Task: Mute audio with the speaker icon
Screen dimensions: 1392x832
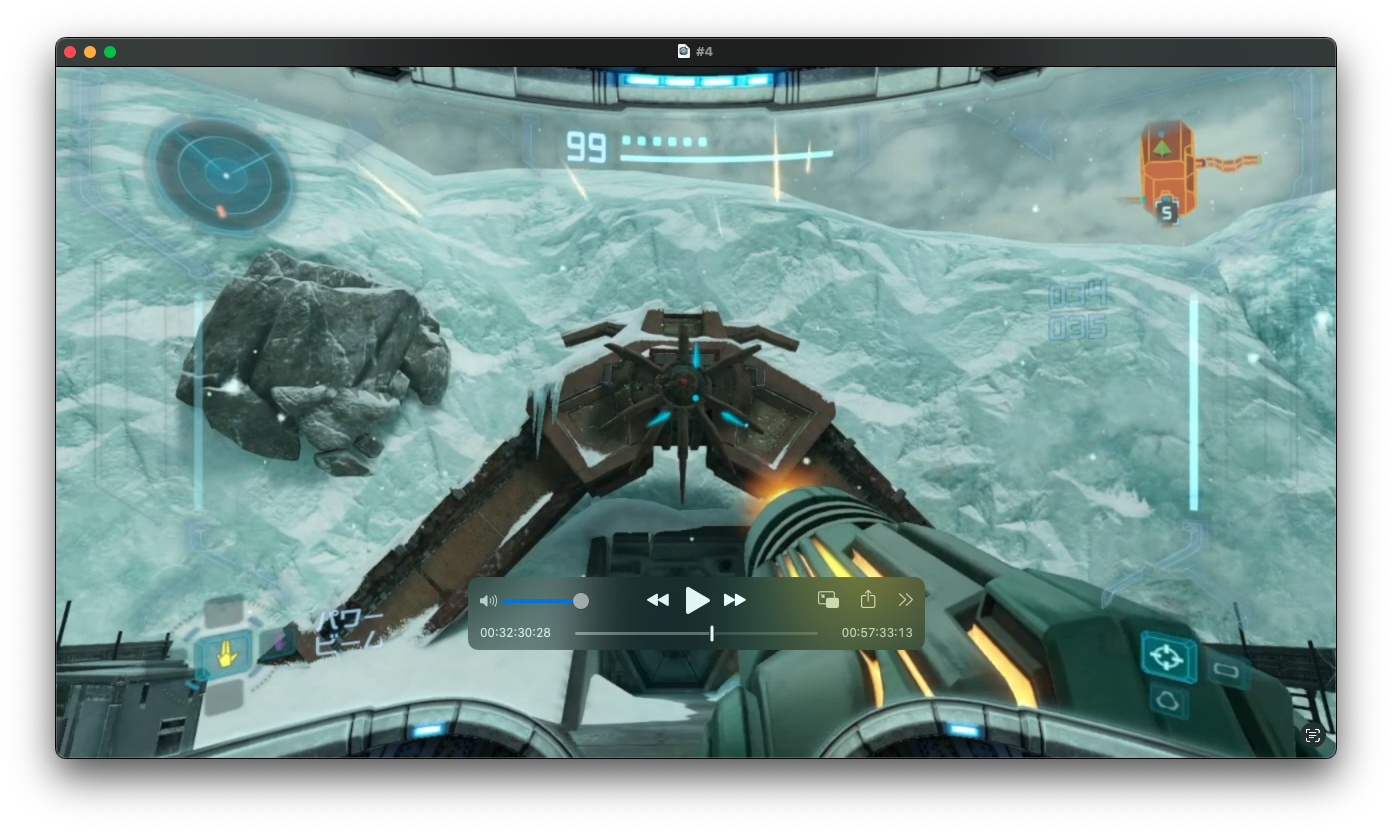Action: pos(488,601)
